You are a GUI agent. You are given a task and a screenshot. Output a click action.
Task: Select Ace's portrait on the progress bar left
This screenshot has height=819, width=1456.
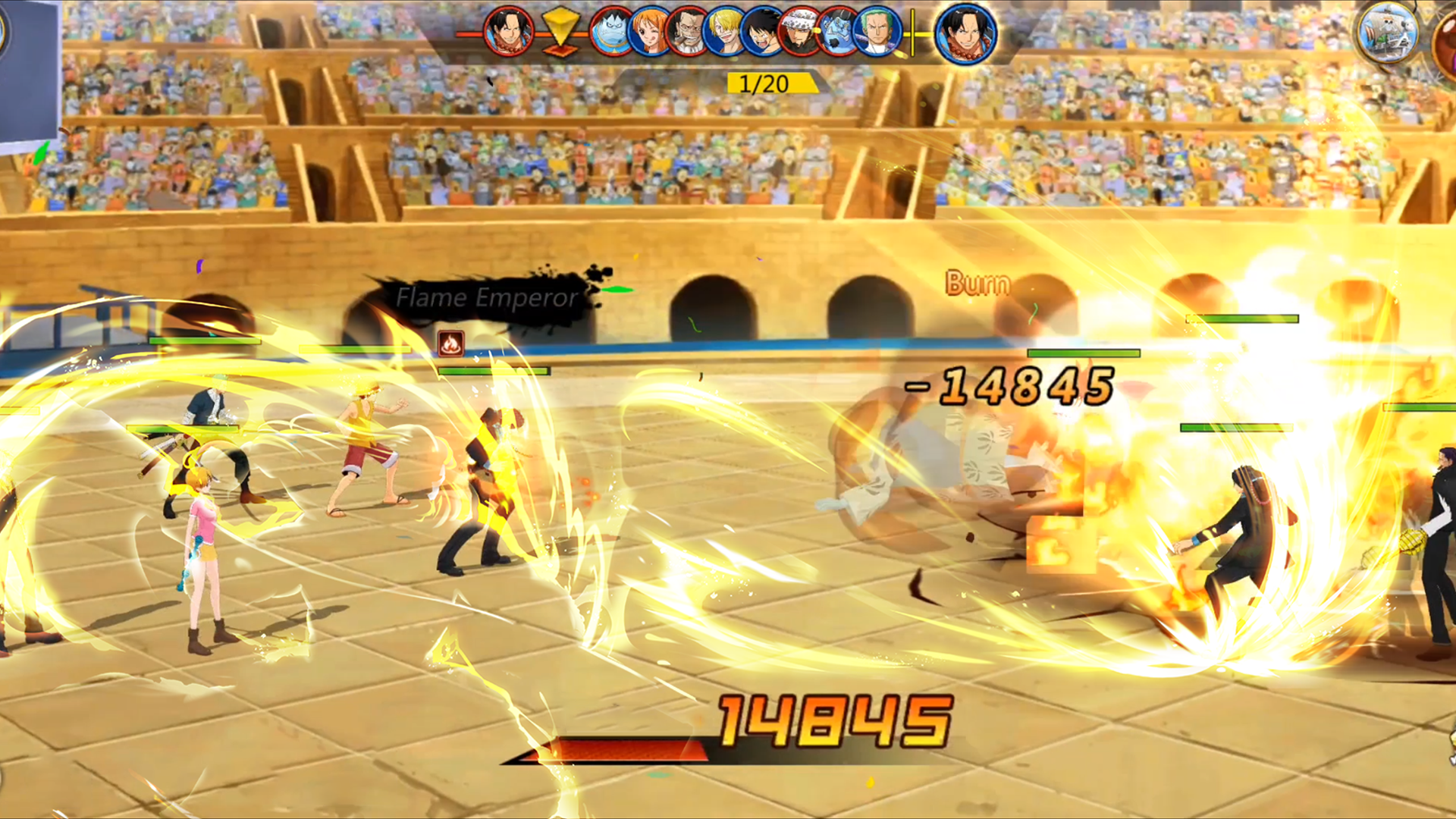click(508, 32)
